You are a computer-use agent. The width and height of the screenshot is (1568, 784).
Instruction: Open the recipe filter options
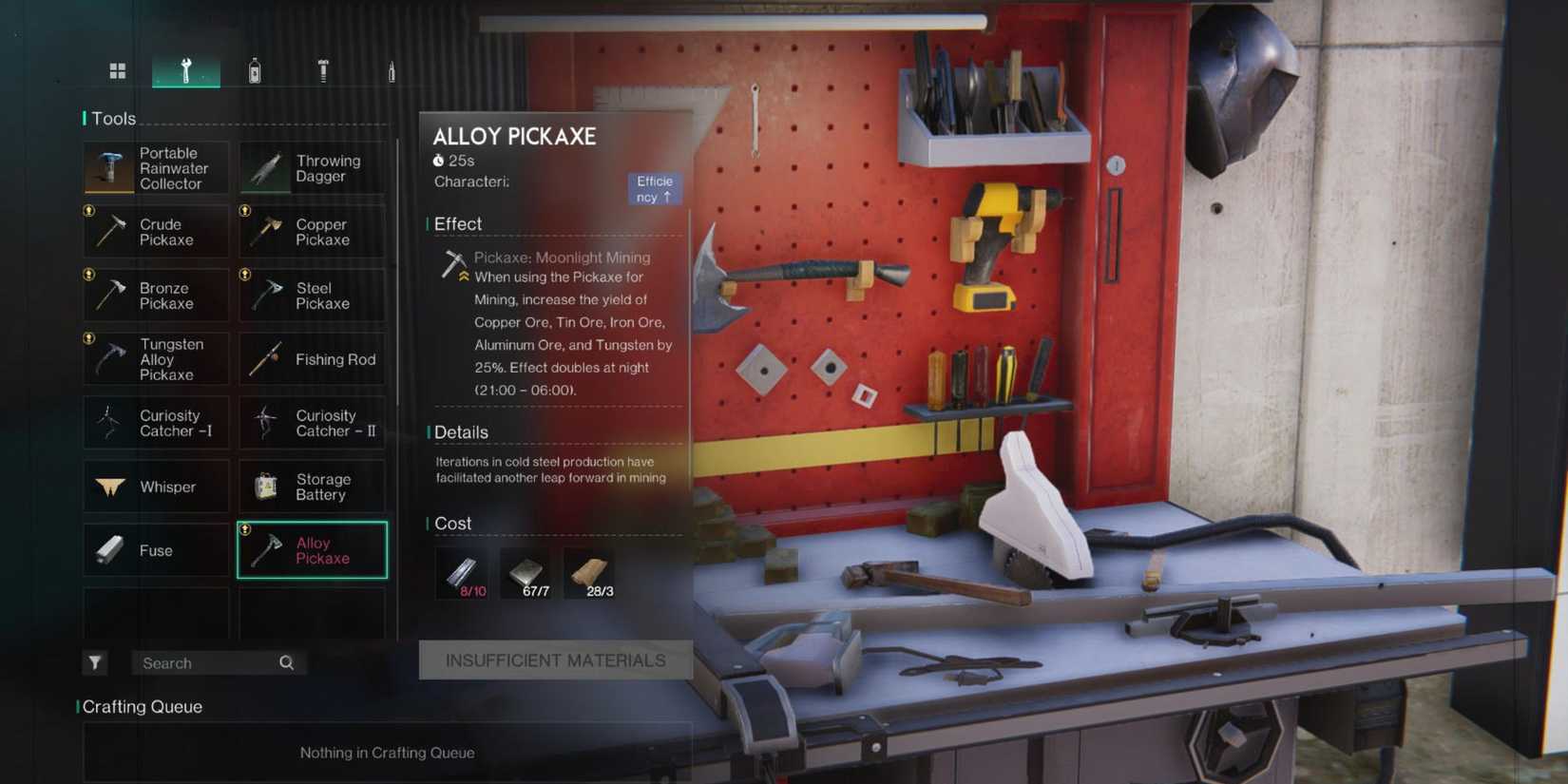click(x=95, y=662)
